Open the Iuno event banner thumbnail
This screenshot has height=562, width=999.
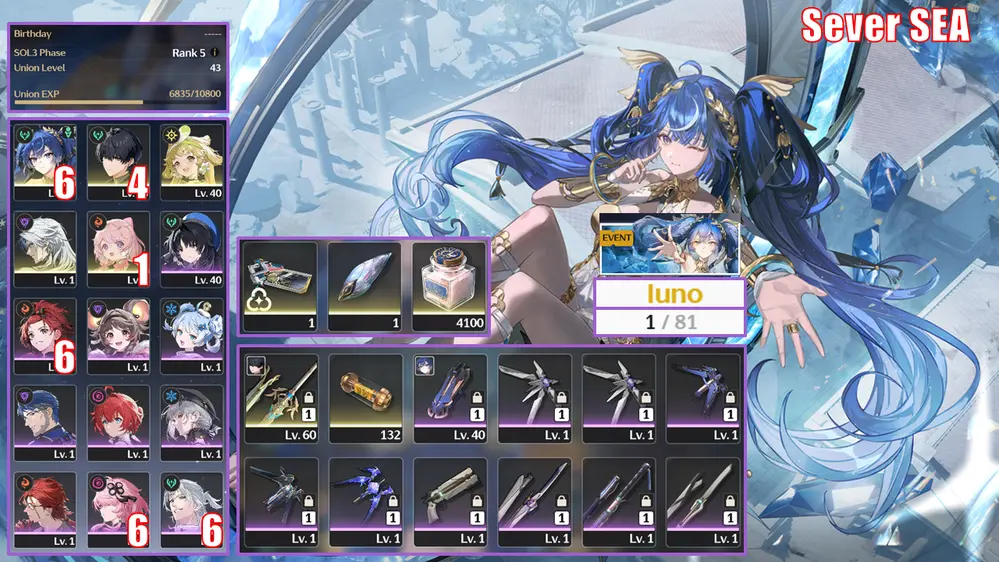(668, 246)
